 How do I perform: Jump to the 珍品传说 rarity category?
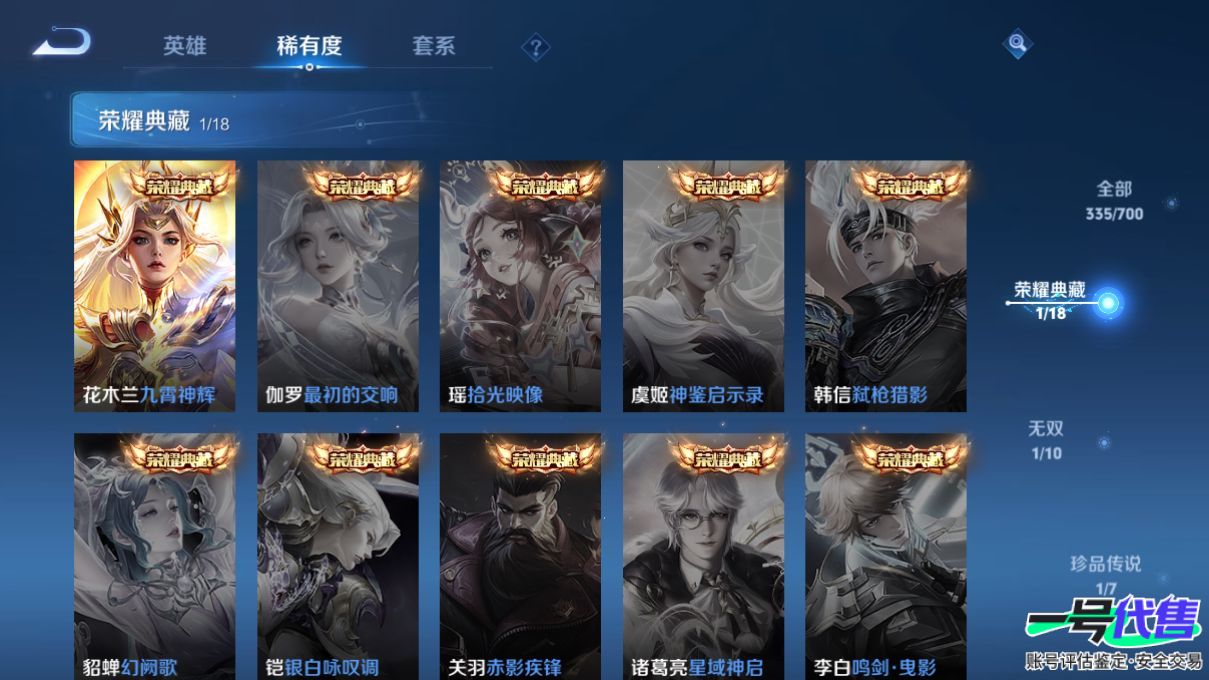pos(1105,574)
